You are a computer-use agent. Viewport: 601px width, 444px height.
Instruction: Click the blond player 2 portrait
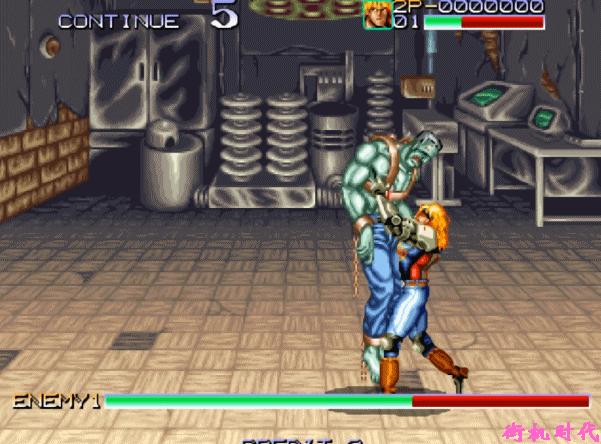[377, 15]
